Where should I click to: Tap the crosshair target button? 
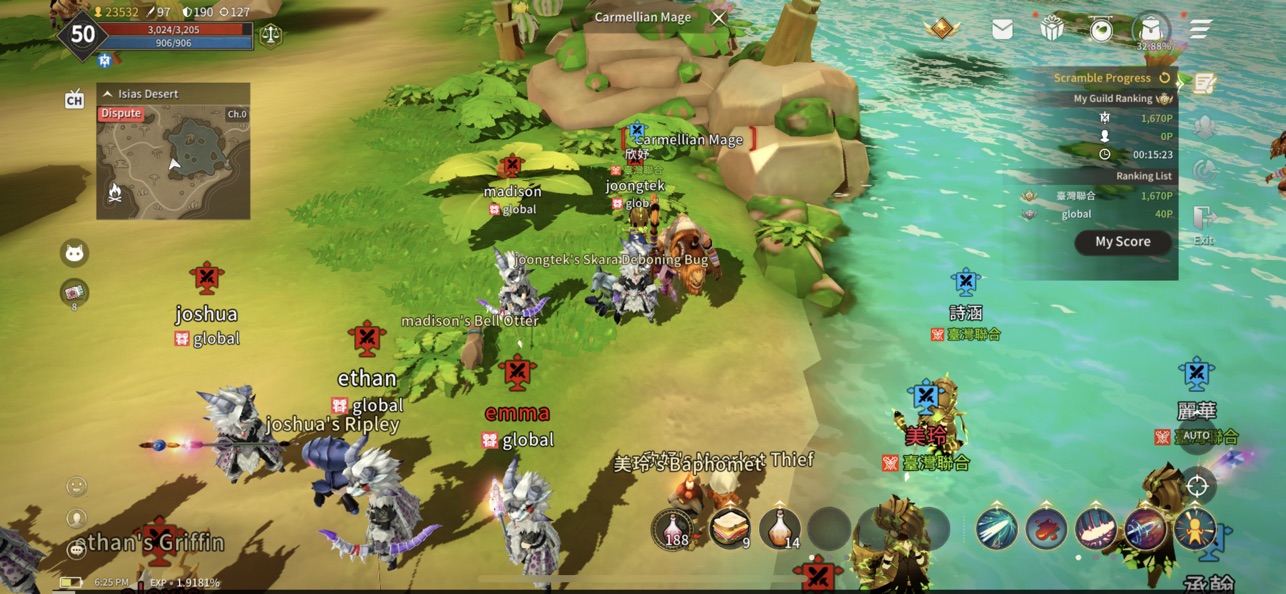point(1197,486)
